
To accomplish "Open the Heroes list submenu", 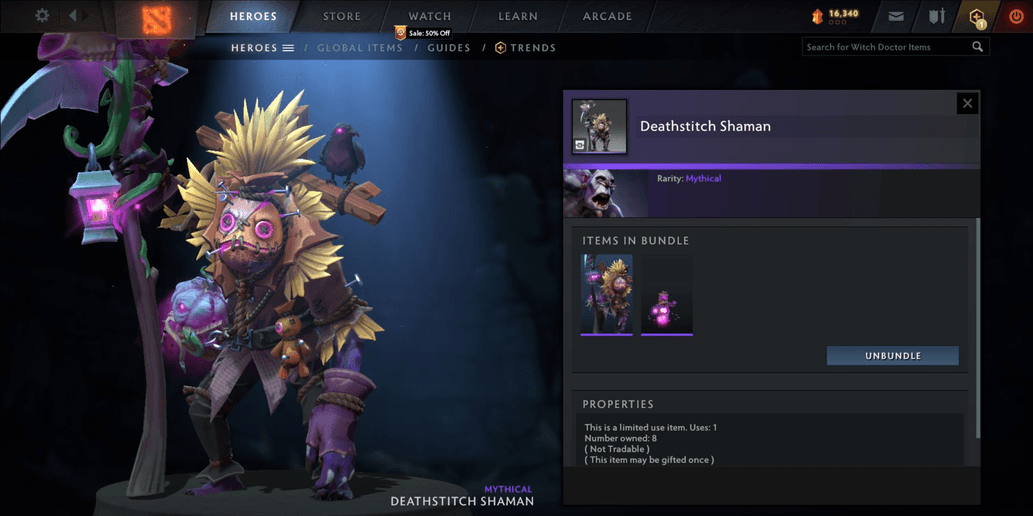I will (262, 48).
